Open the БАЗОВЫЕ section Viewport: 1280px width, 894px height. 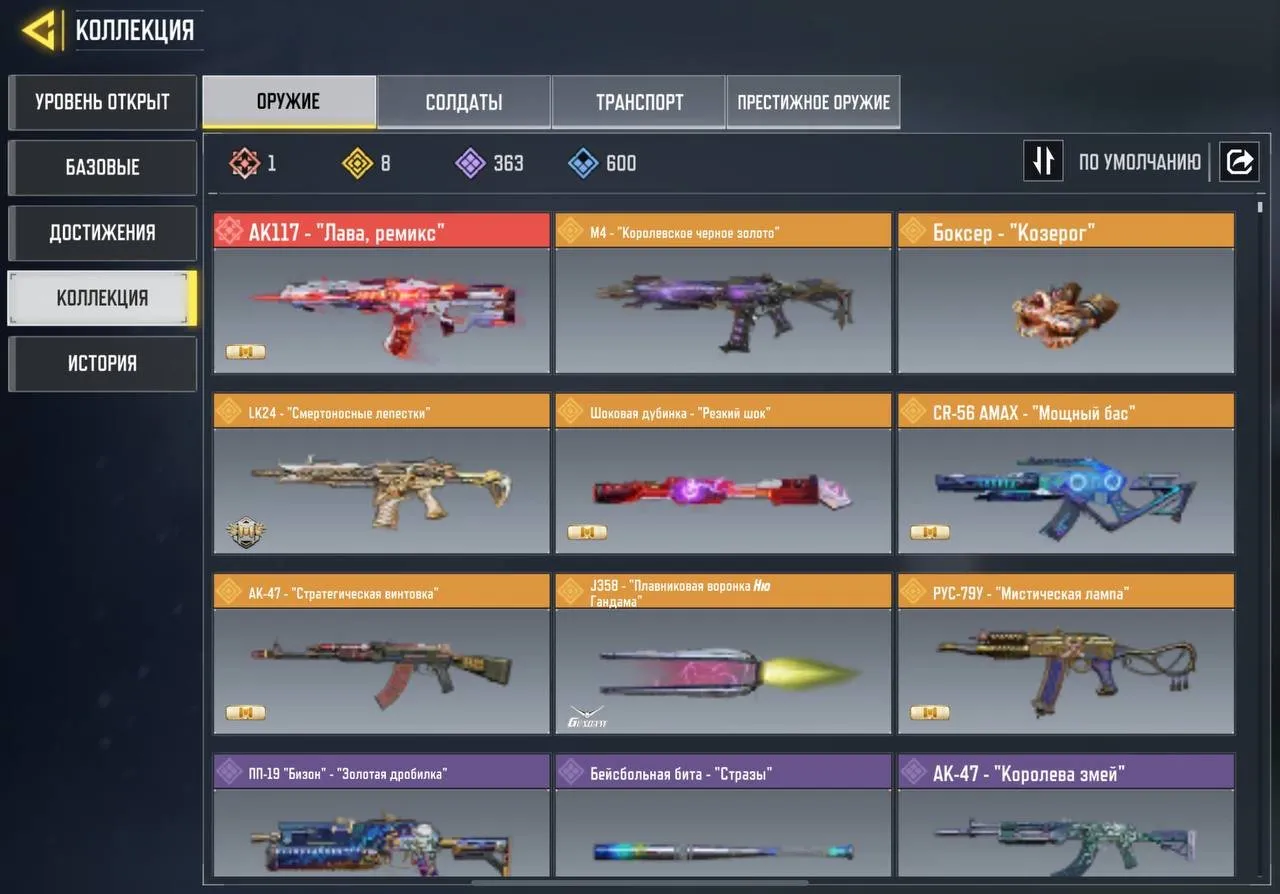102,167
